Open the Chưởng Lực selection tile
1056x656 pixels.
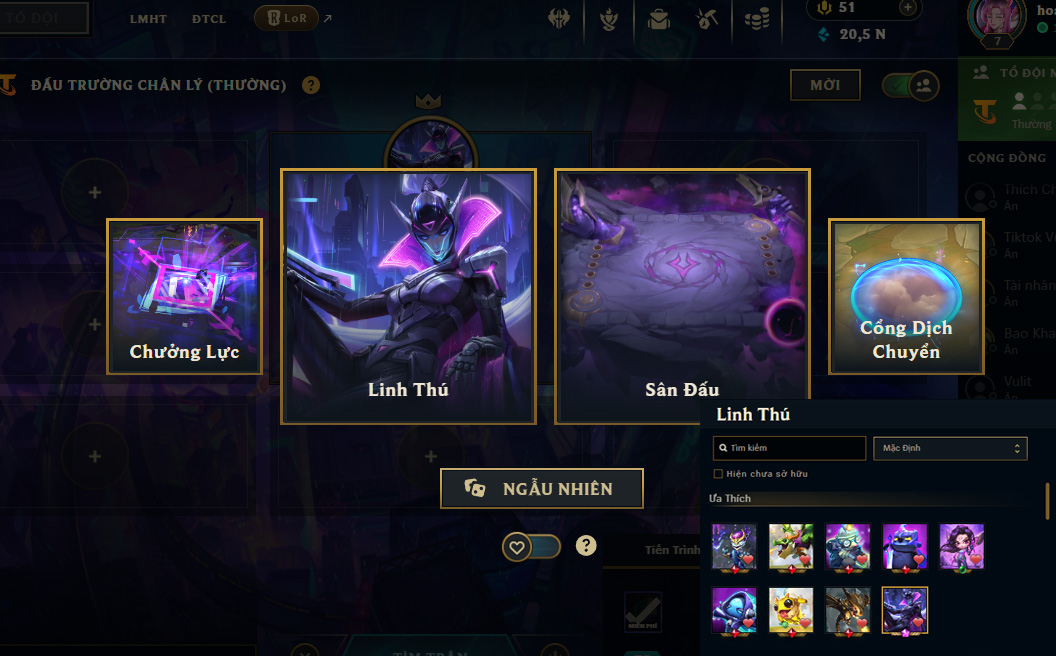tap(184, 297)
